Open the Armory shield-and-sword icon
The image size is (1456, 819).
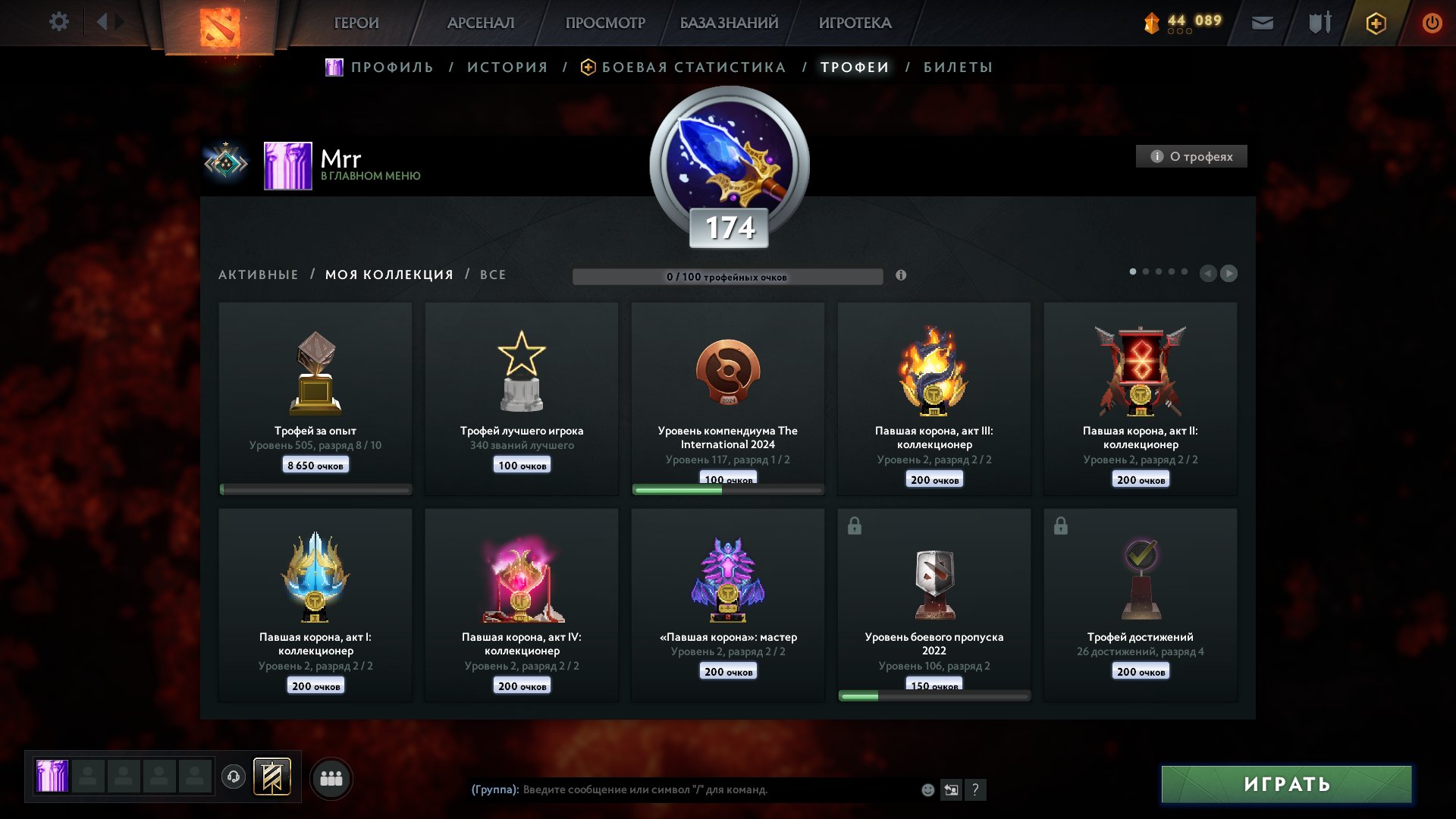pos(1317,23)
